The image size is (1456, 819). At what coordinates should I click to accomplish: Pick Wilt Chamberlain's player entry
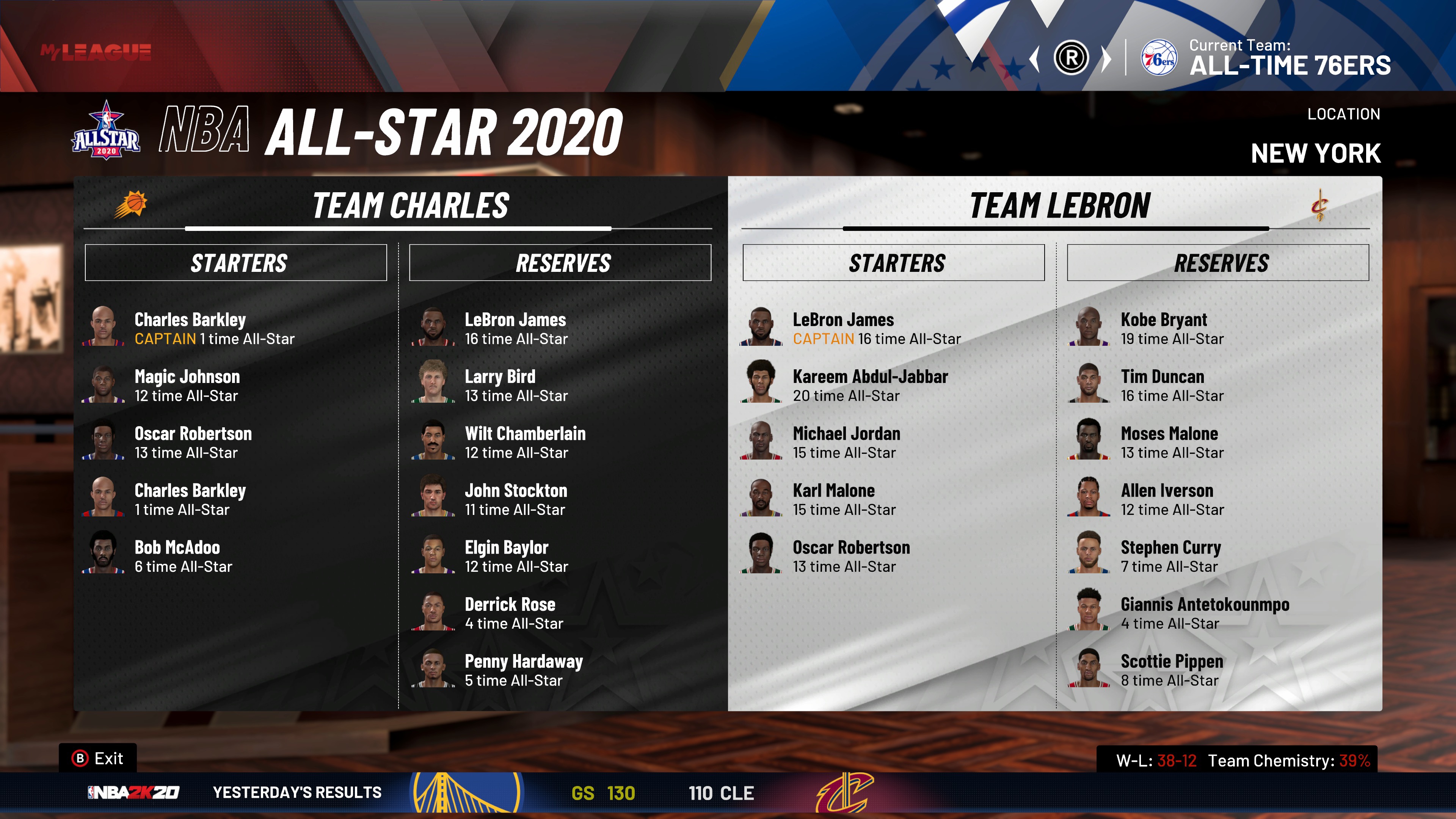(x=524, y=442)
